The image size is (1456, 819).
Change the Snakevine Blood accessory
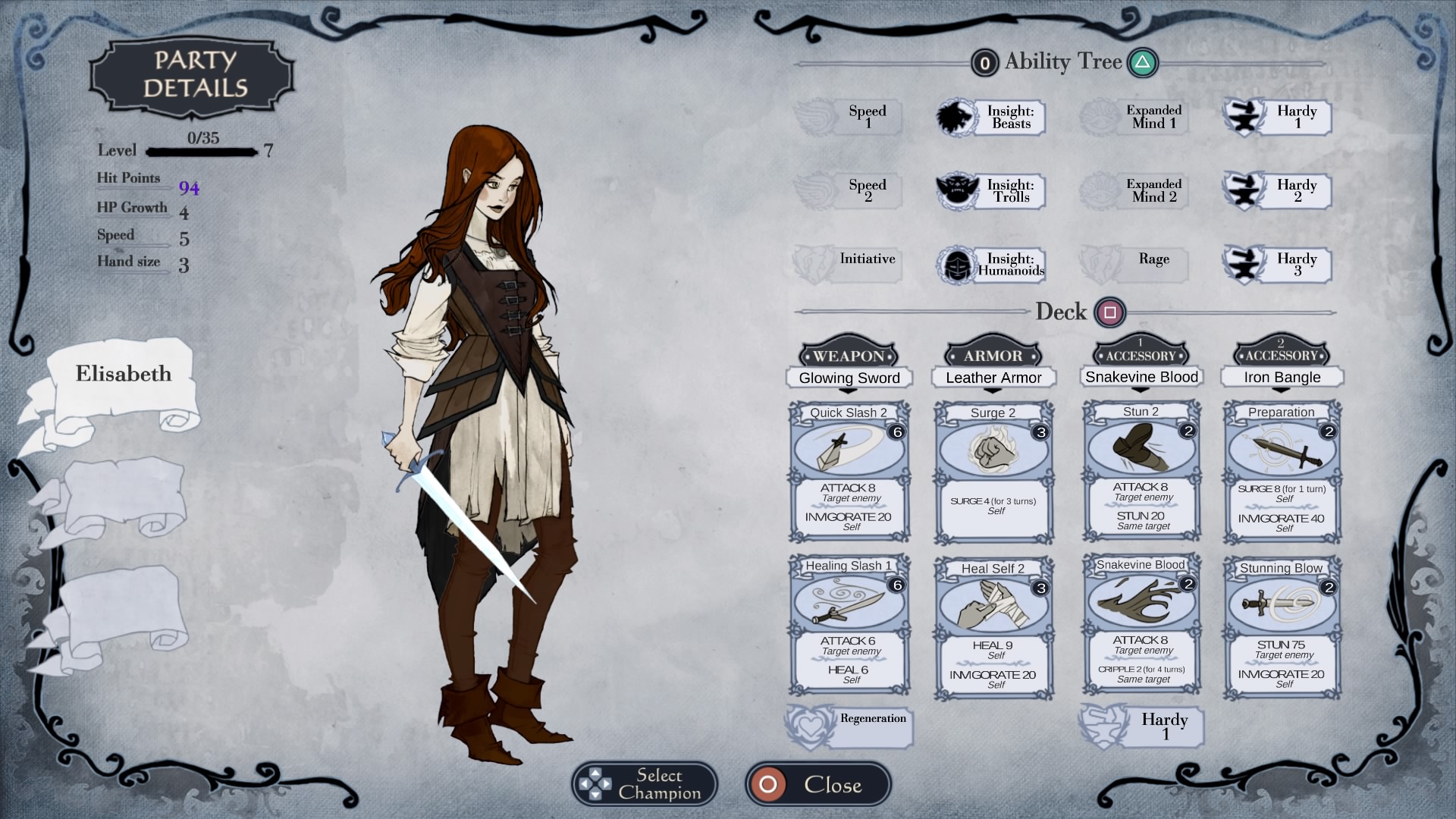(x=1141, y=377)
